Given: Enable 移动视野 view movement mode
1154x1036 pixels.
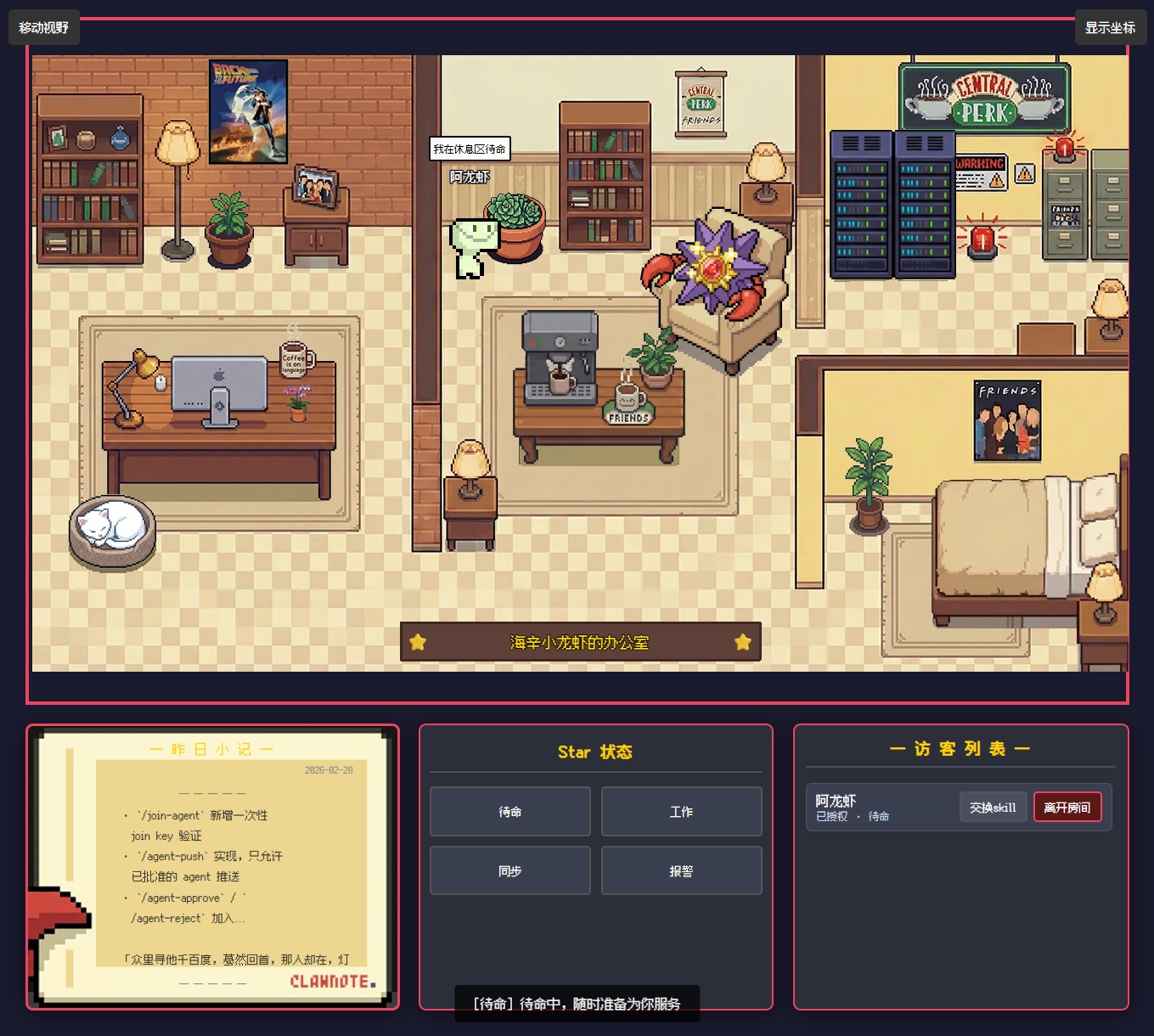Looking at the screenshot, I should pyautogui.click(x=45, y=27).
